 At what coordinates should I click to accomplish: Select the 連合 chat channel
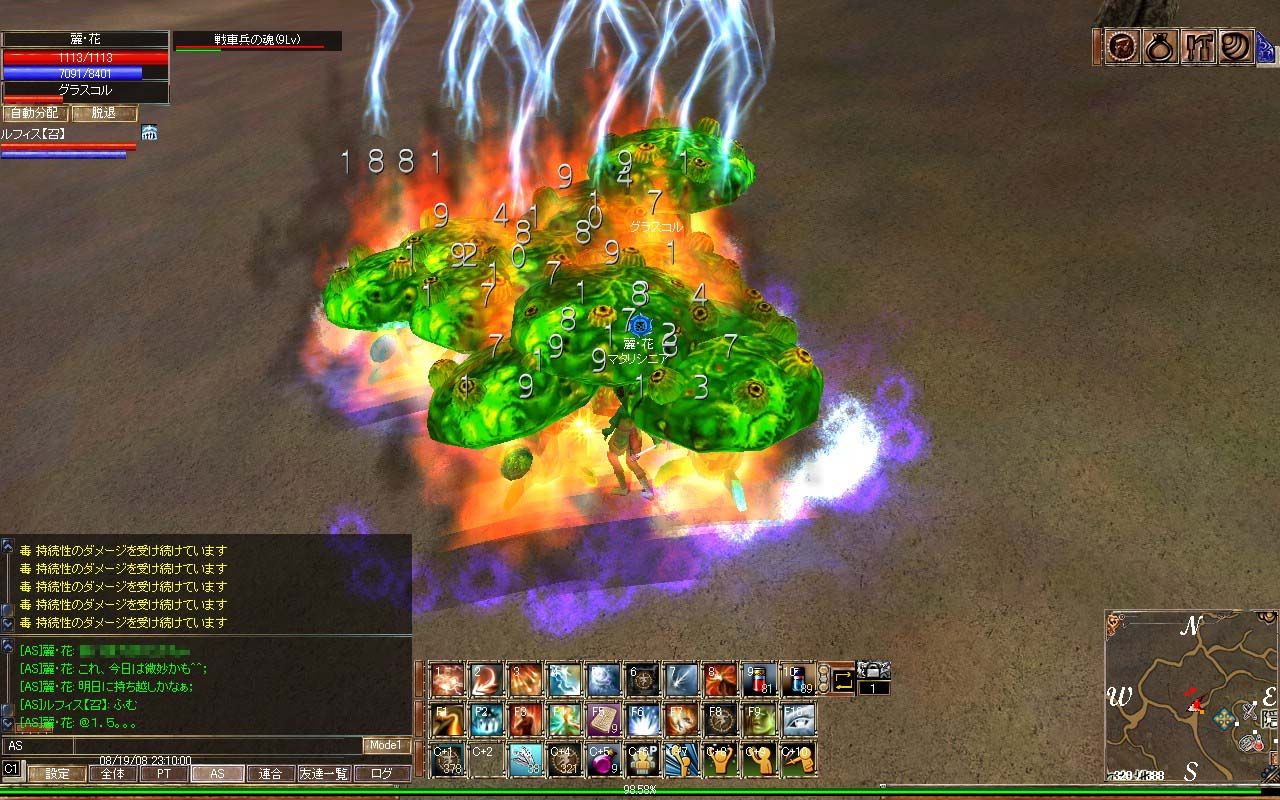click(x=270, y=773)
